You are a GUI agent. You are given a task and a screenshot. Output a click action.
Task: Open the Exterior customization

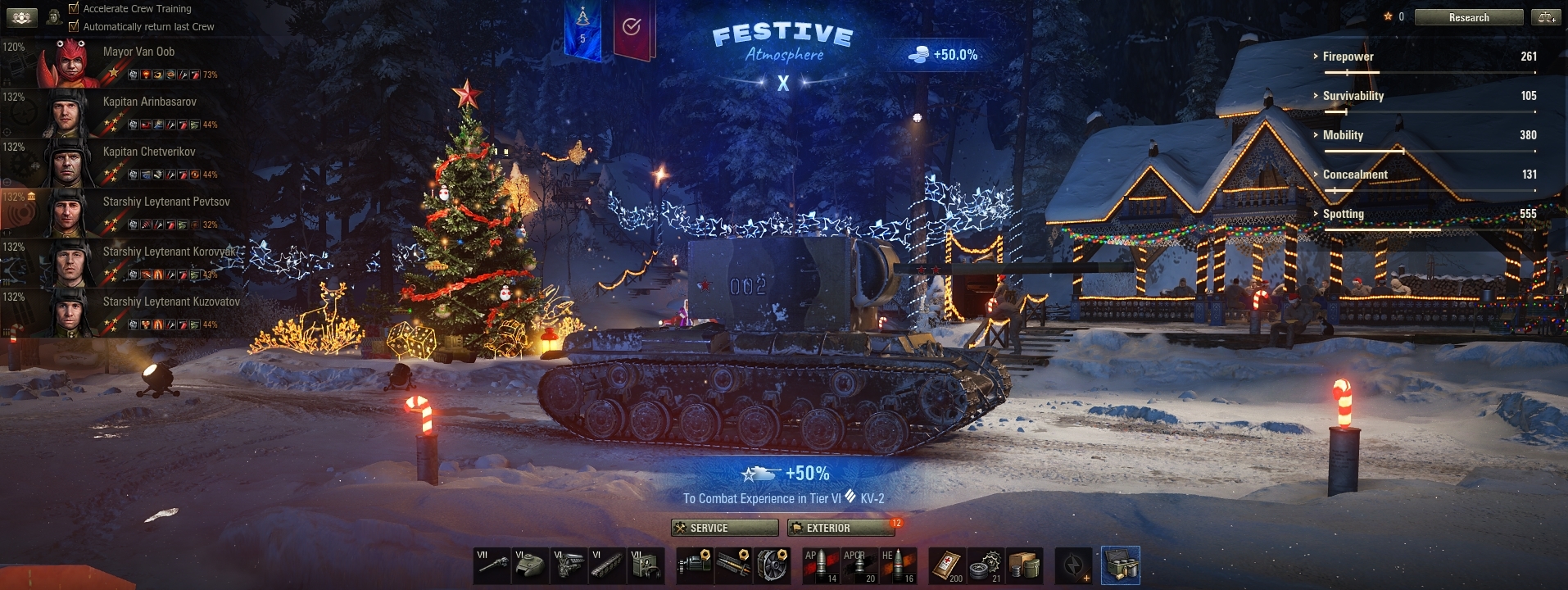point(841,528)
